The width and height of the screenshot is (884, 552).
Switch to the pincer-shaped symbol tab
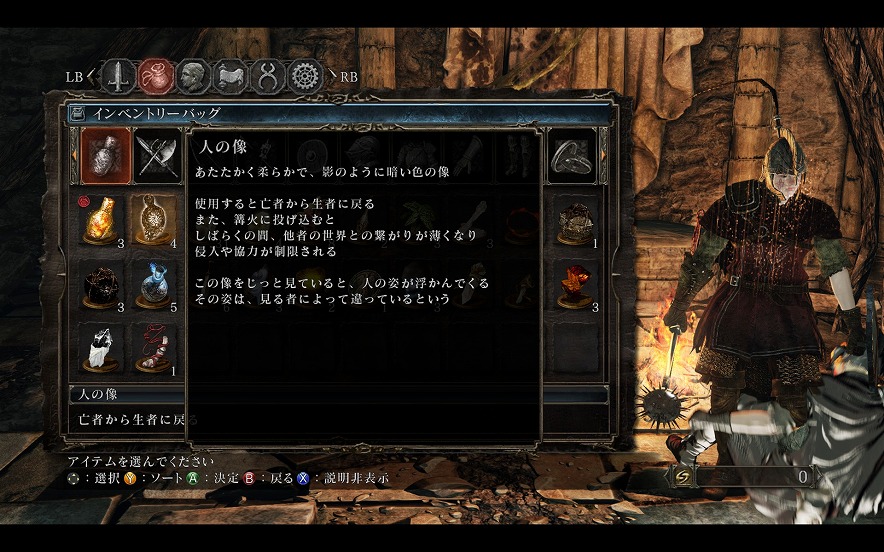[268, 75]
